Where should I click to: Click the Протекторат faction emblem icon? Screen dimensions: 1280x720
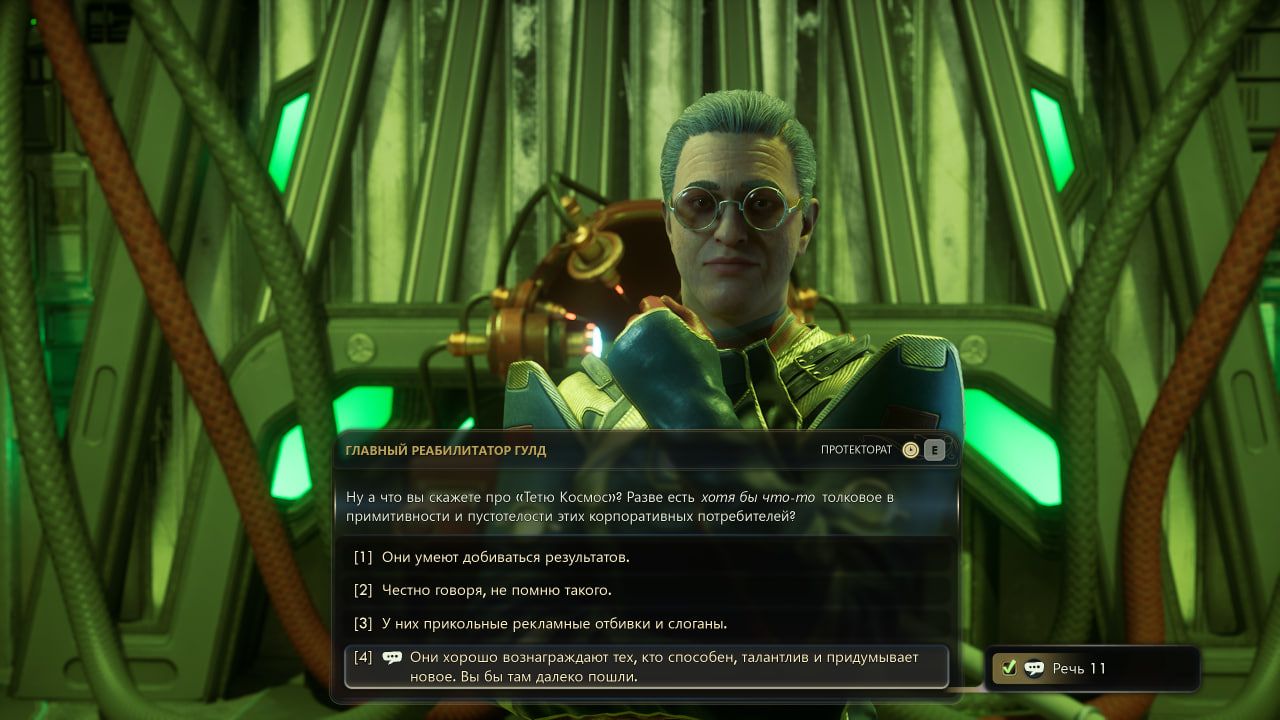coord(910,450)
